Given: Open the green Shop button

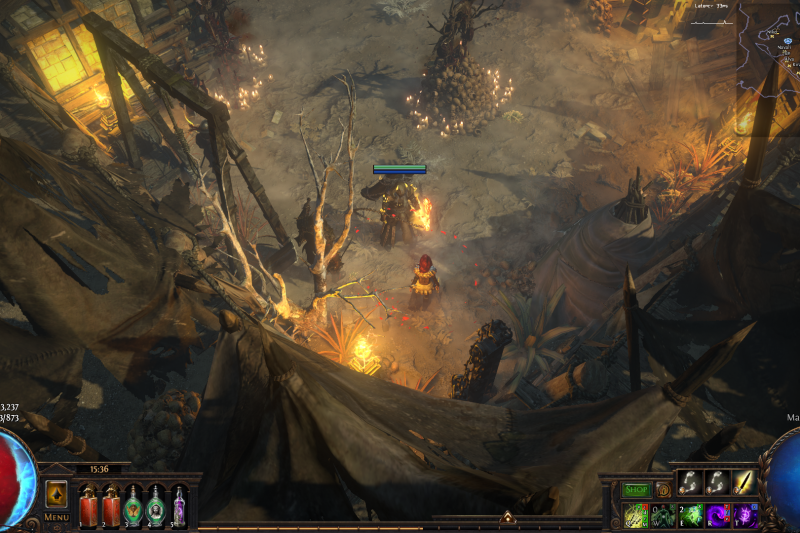Looking at the screenshot, I should click(x=636, y=490).
